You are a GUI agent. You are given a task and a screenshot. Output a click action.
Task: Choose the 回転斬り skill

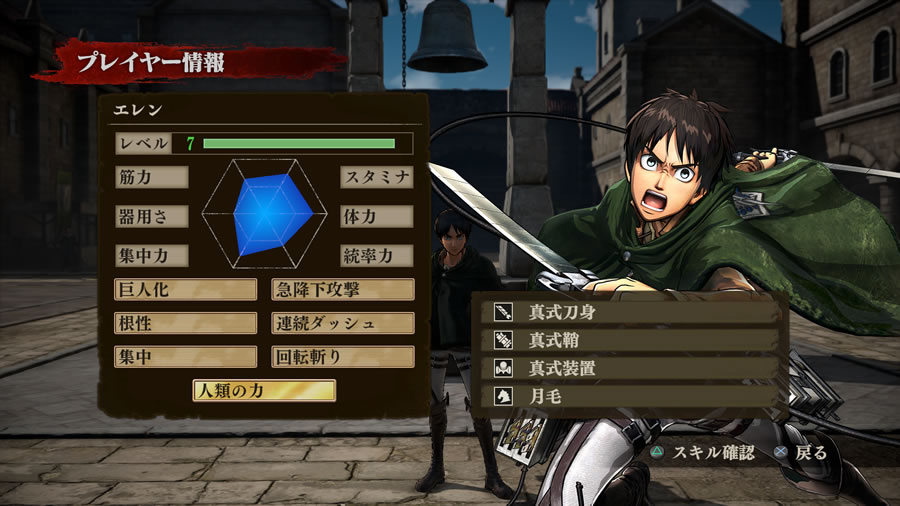coord(343,357)
